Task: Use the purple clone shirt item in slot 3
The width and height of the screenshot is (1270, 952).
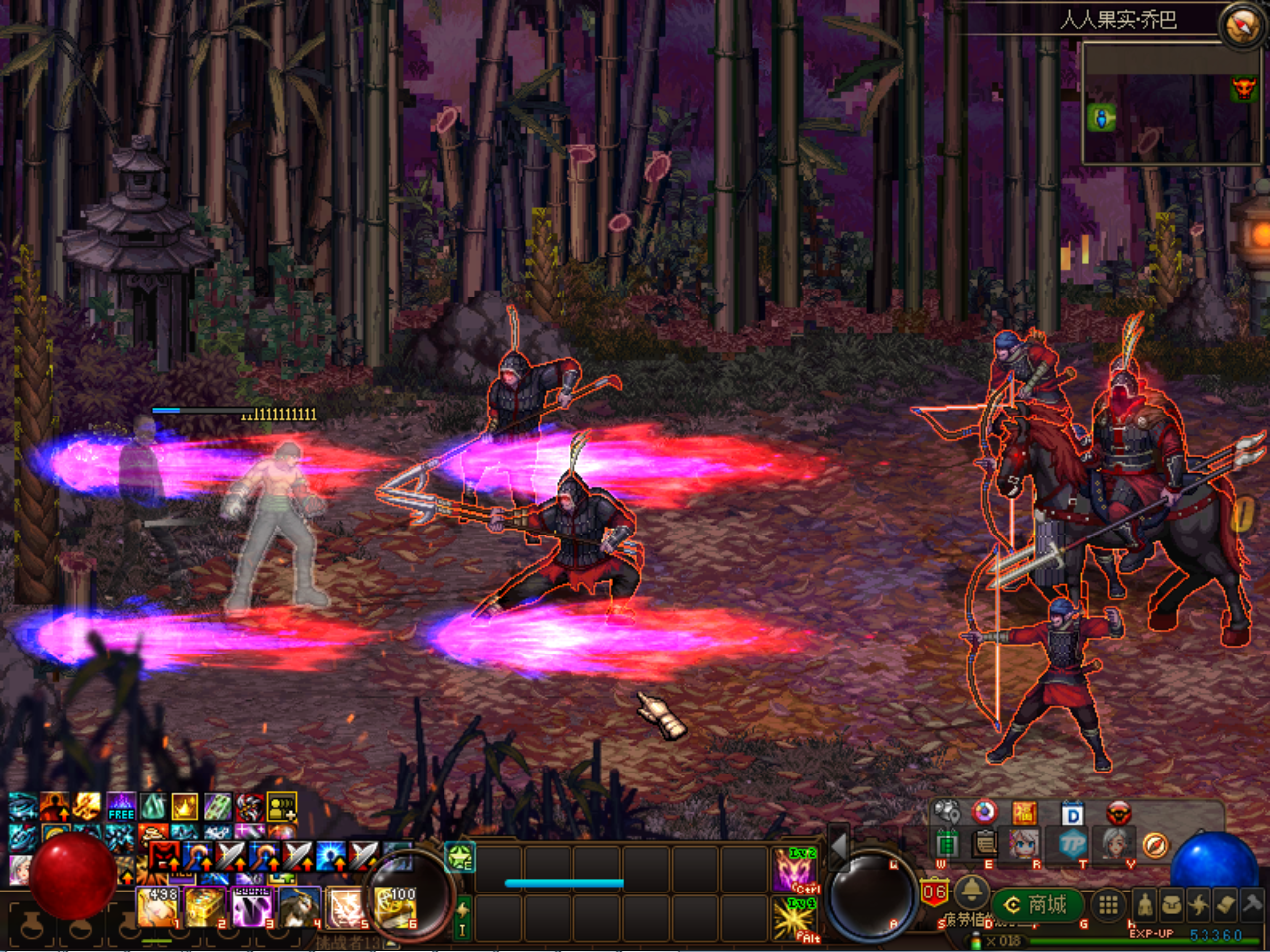Action: click(252, 907)
